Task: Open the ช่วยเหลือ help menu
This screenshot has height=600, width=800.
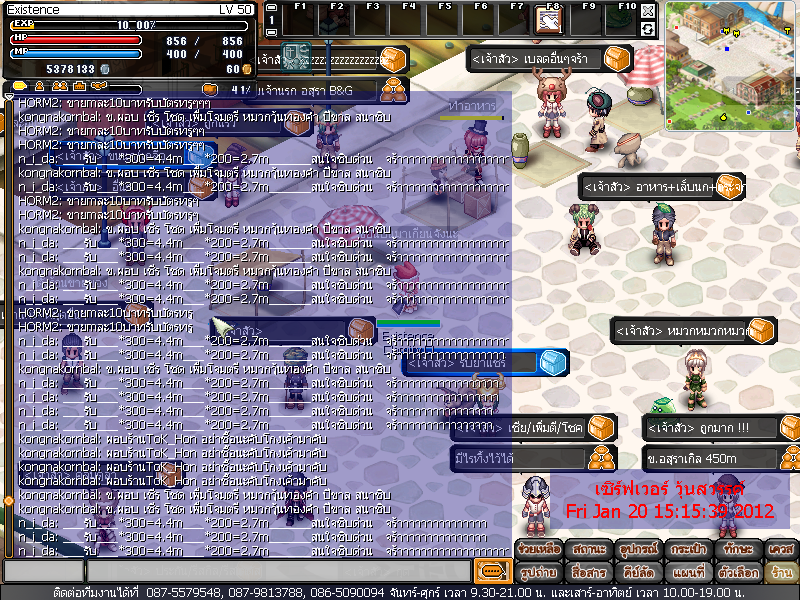Action: click(538, 550)
